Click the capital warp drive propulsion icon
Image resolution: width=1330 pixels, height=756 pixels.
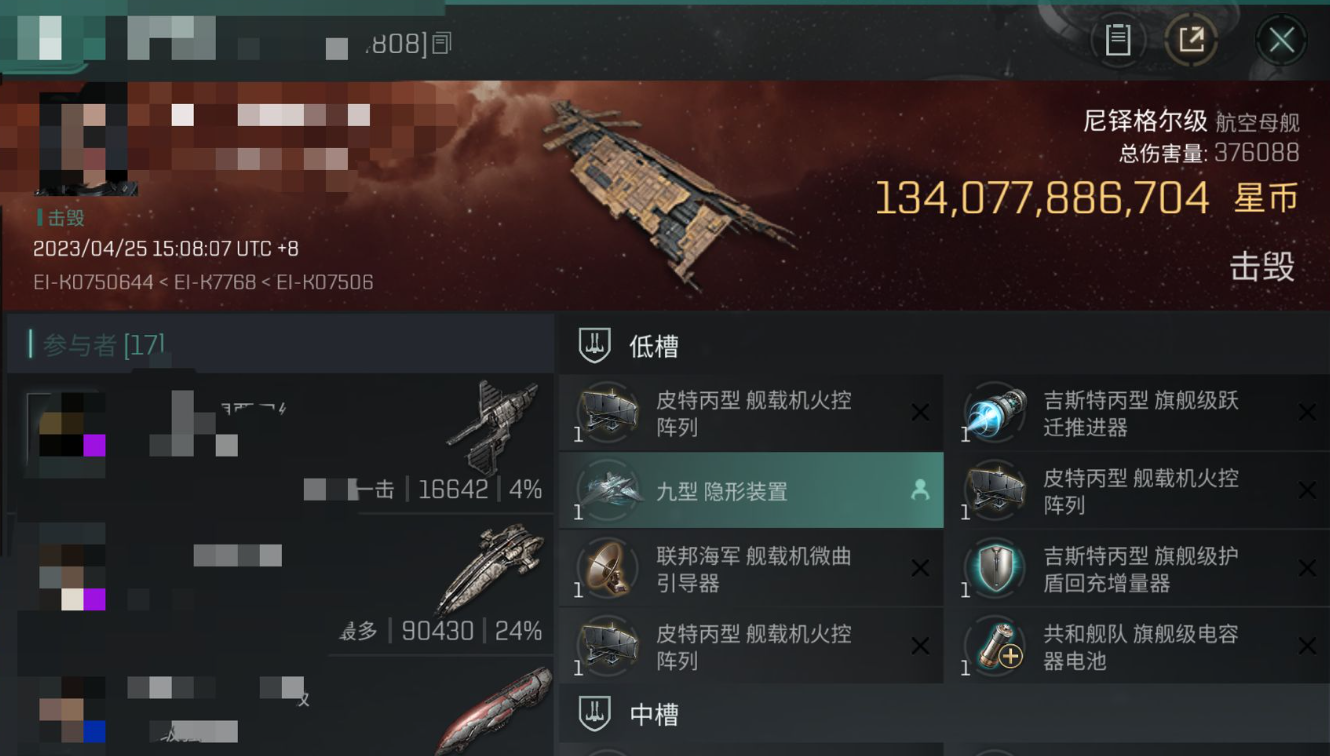click(x=995, y=412)
